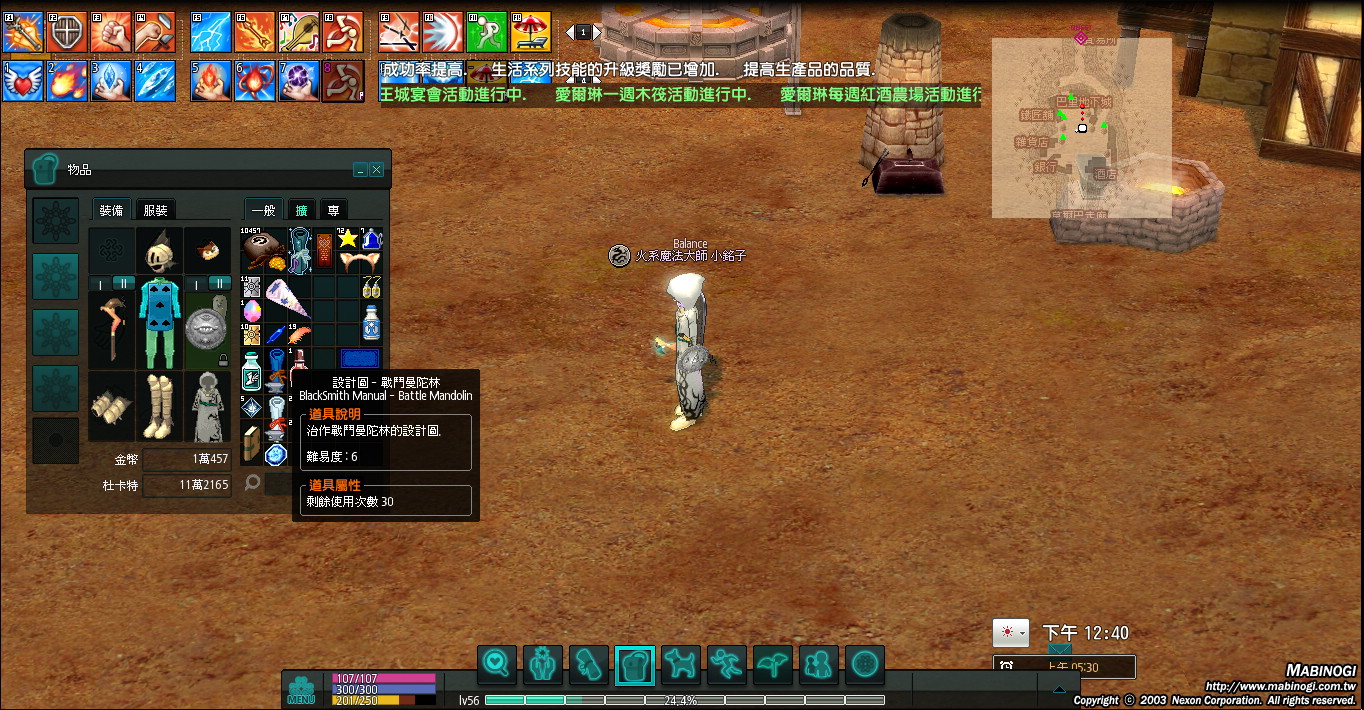Use the lightning bolt skill on F5

[x=211, y=33]
